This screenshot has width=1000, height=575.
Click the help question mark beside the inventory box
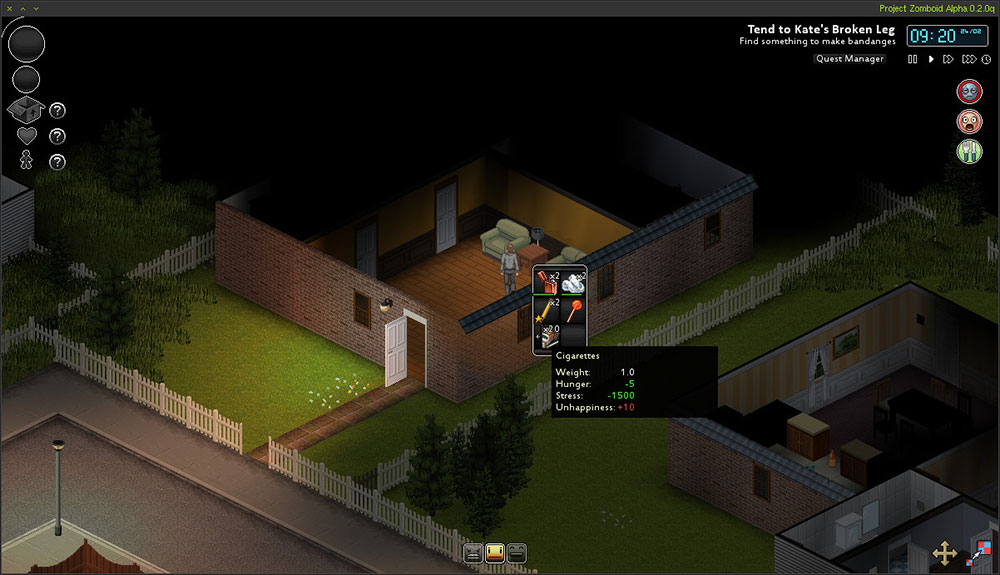pyautogui.click(x=58, y=111)
